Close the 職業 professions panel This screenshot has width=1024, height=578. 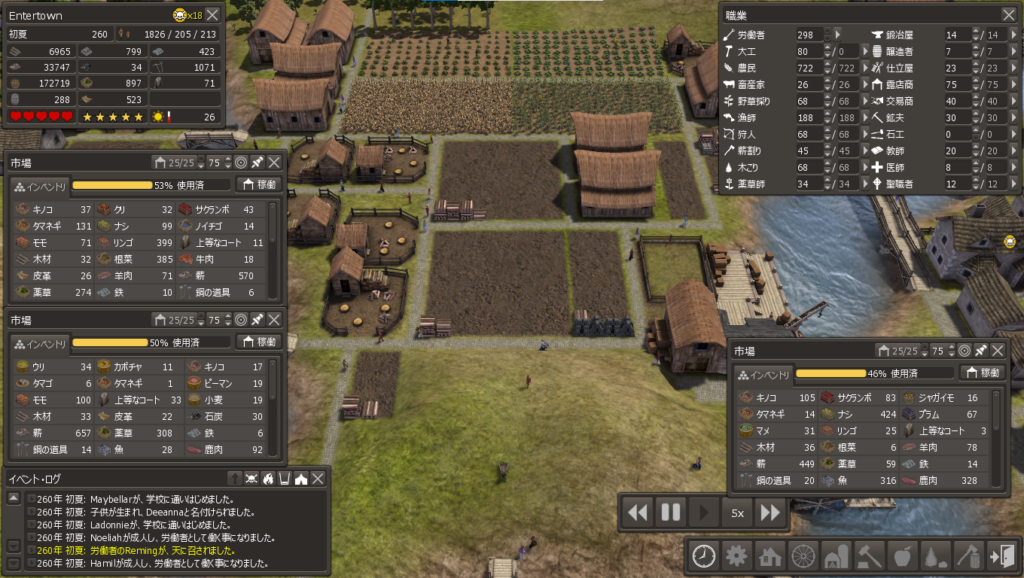(x=1008, y=14)
